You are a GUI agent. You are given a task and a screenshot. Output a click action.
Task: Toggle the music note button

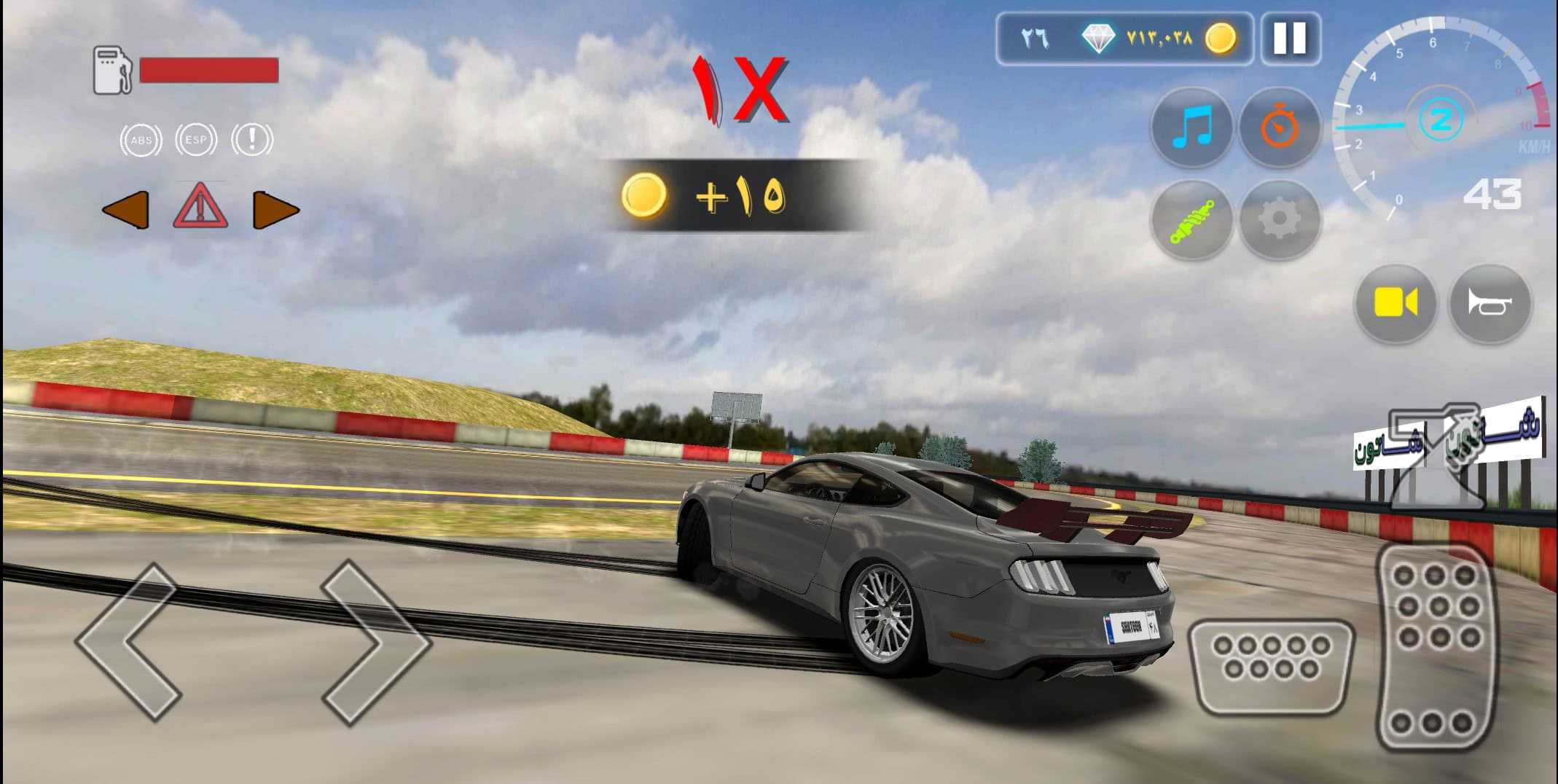[1191, 128]
